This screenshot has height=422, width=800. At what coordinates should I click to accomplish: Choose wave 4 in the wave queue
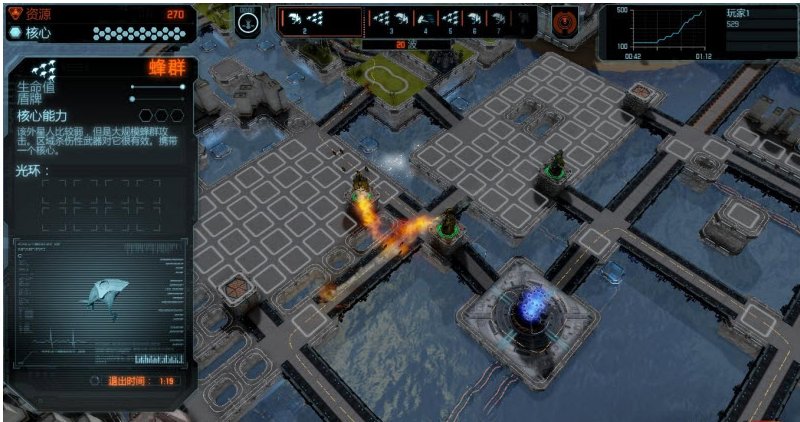click(x=426, y=20)
